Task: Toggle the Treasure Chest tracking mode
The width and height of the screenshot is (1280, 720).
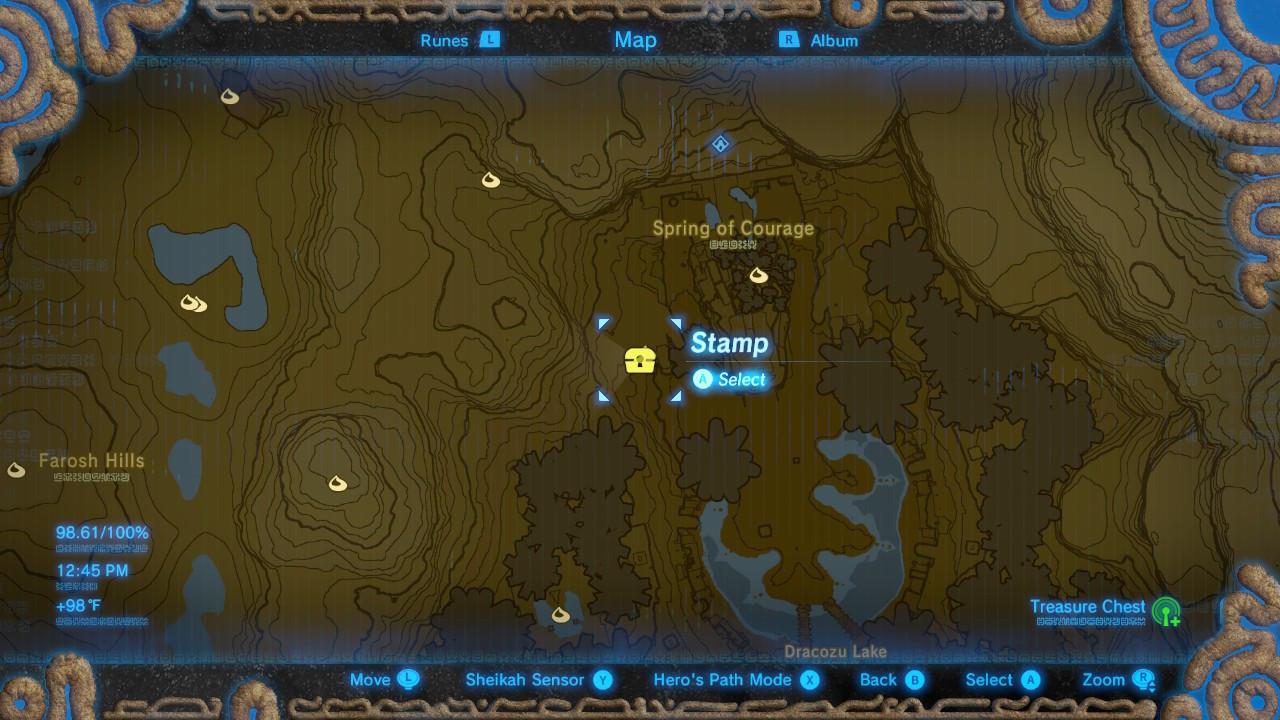Action: 1088,607
